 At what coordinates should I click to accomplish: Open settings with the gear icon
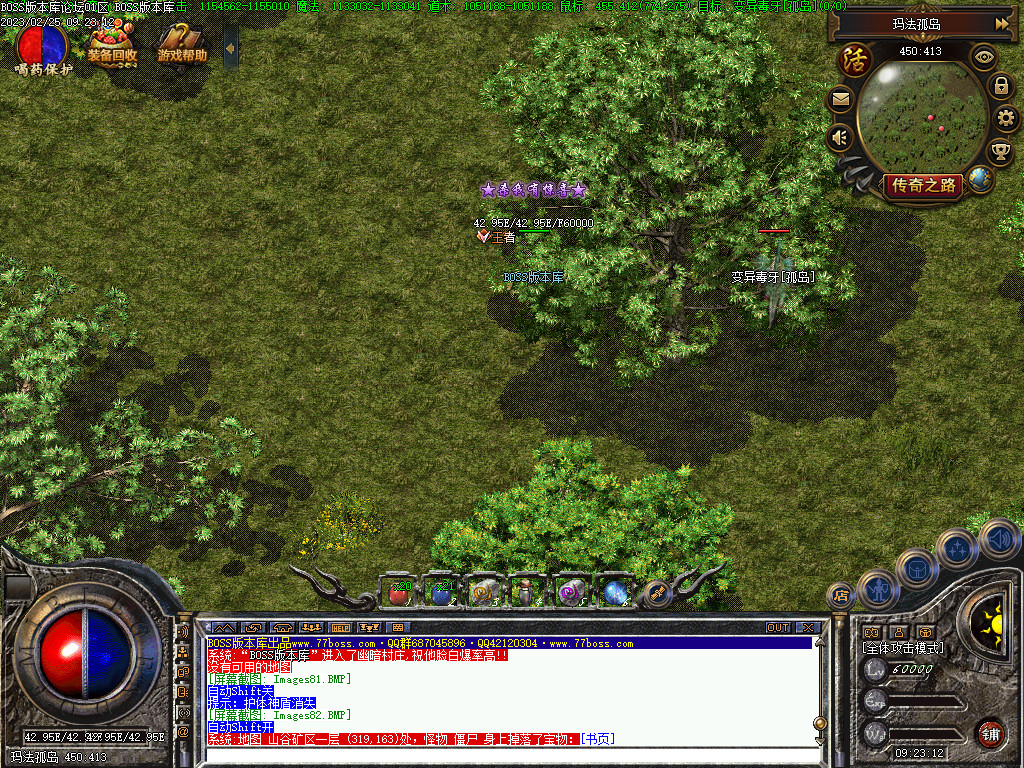(x=1006, y=119)
